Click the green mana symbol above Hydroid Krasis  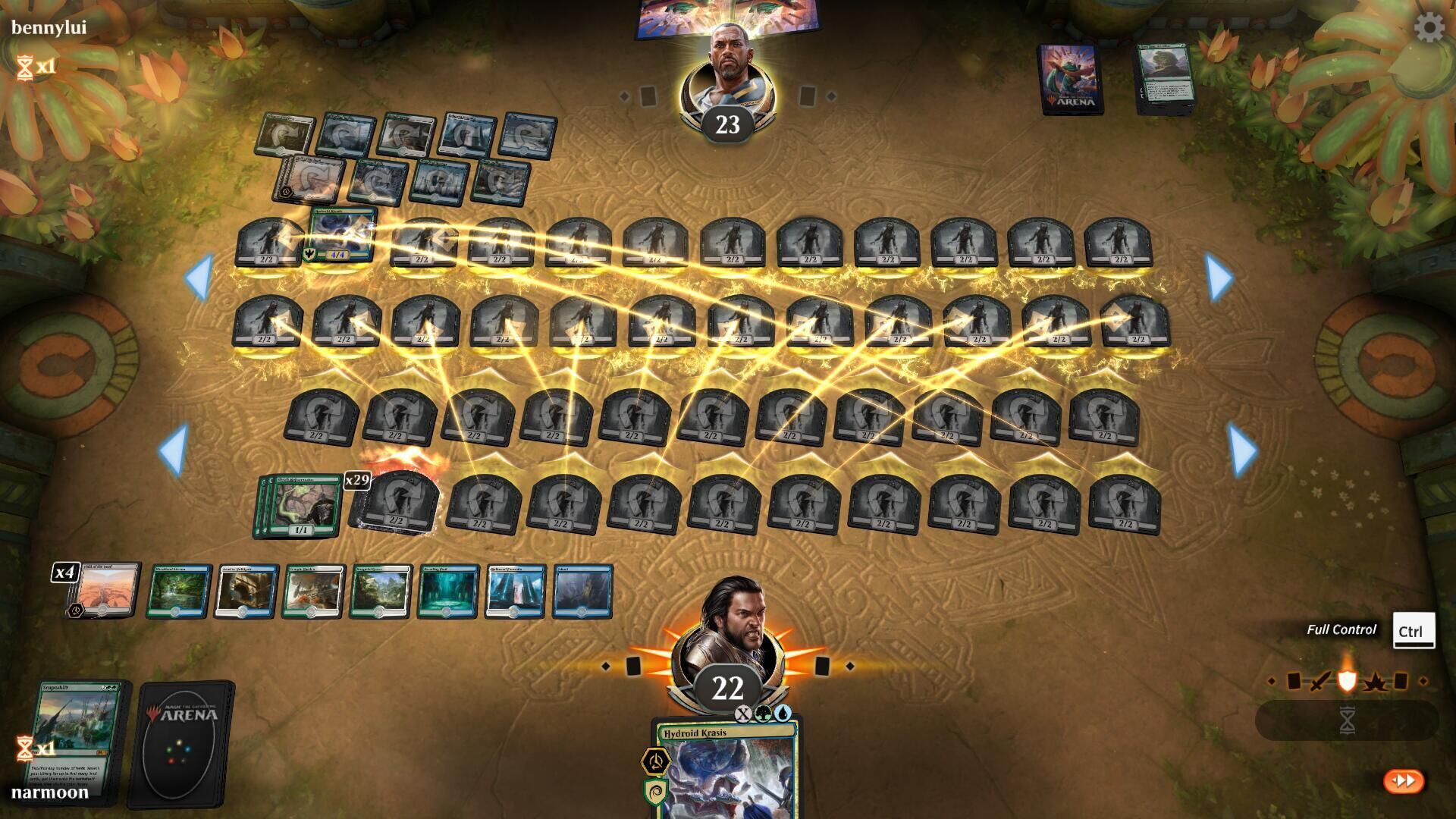coord(762,714)
